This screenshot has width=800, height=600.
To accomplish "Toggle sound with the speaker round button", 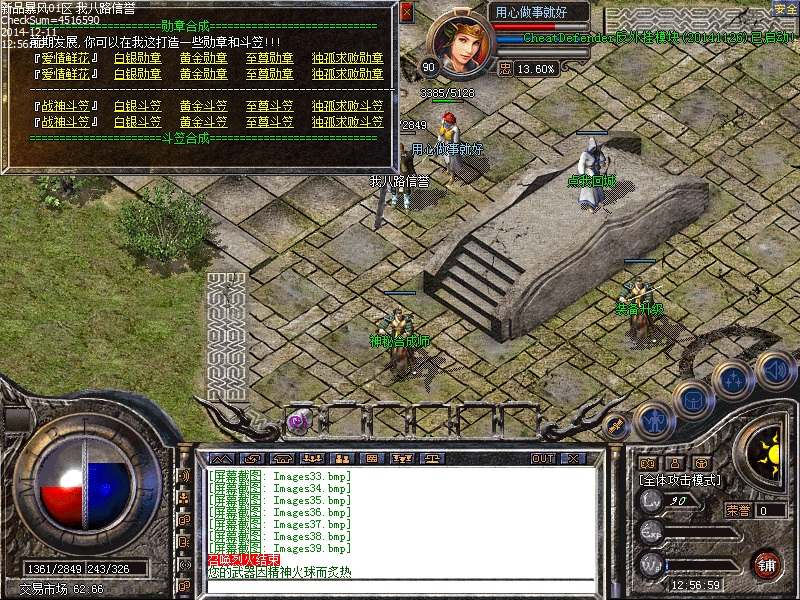I will click(x=773, y=368).
